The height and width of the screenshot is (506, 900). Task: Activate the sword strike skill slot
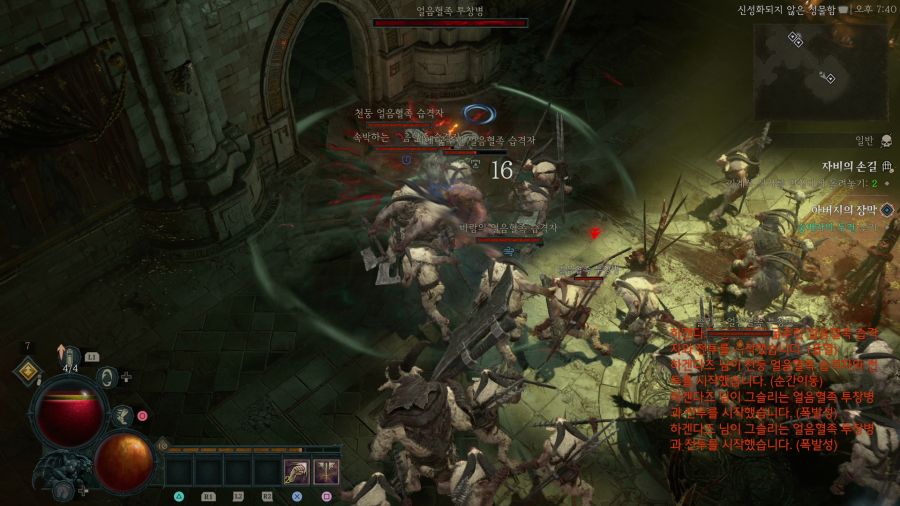click(326, 470)
